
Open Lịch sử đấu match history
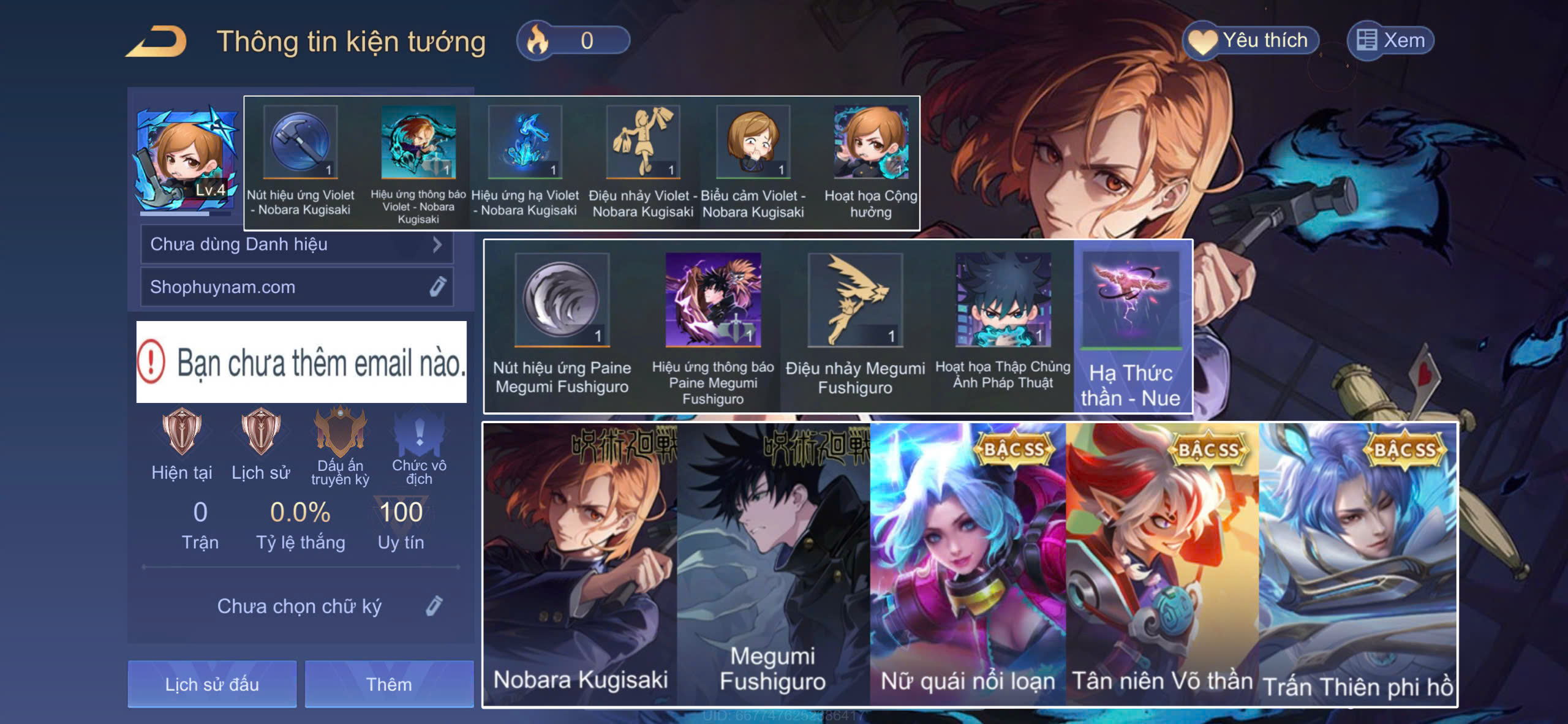click(x=212, y=684)
